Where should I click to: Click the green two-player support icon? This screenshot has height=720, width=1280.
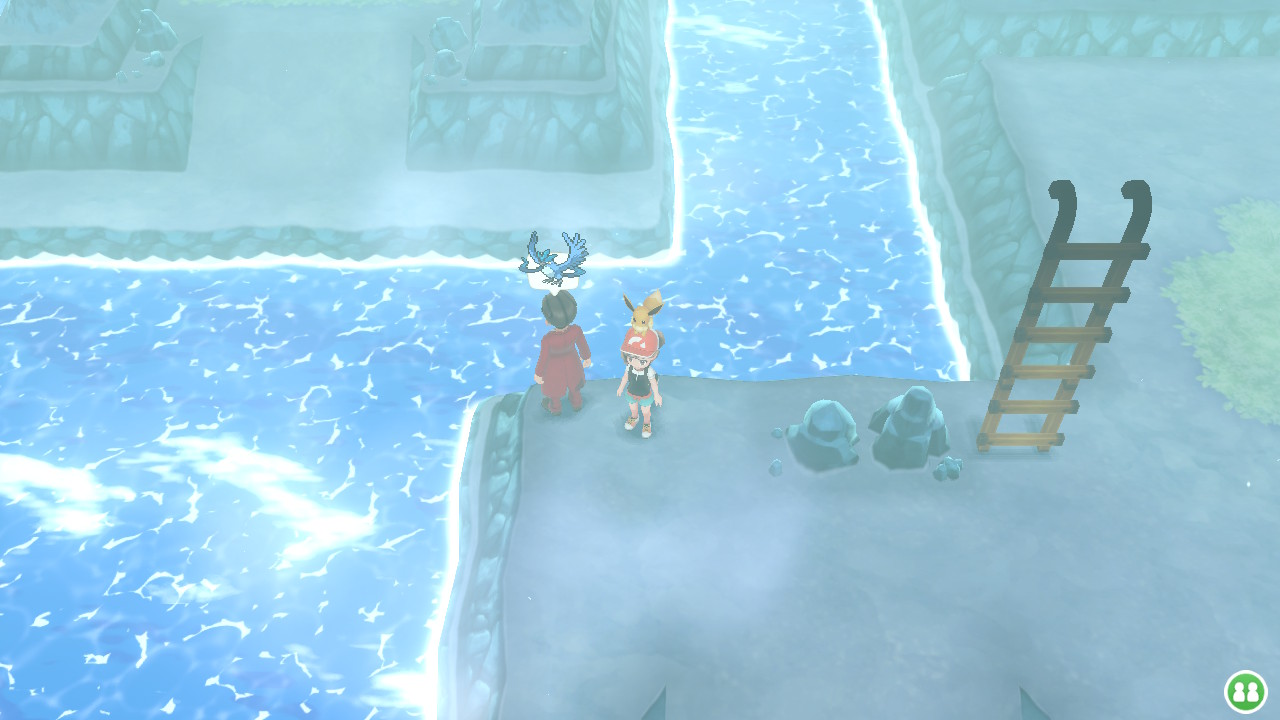[x=1245, y=691]
